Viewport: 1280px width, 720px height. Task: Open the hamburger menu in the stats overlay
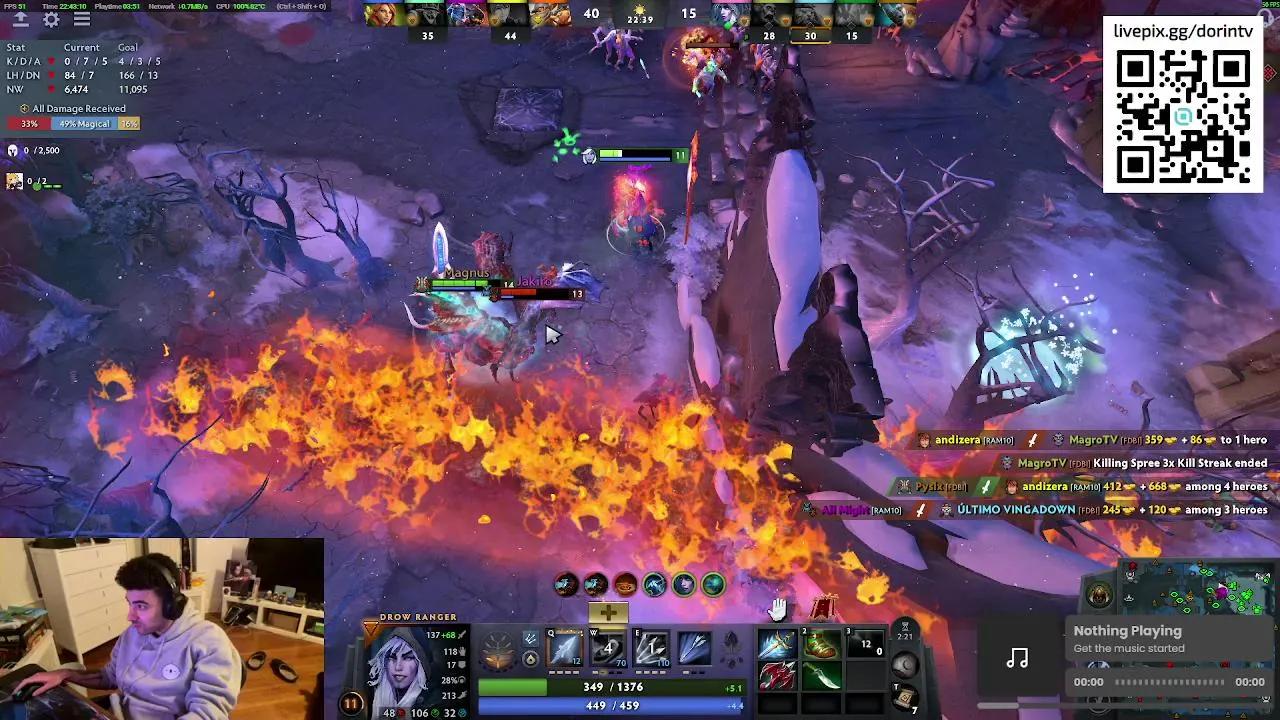82,20
